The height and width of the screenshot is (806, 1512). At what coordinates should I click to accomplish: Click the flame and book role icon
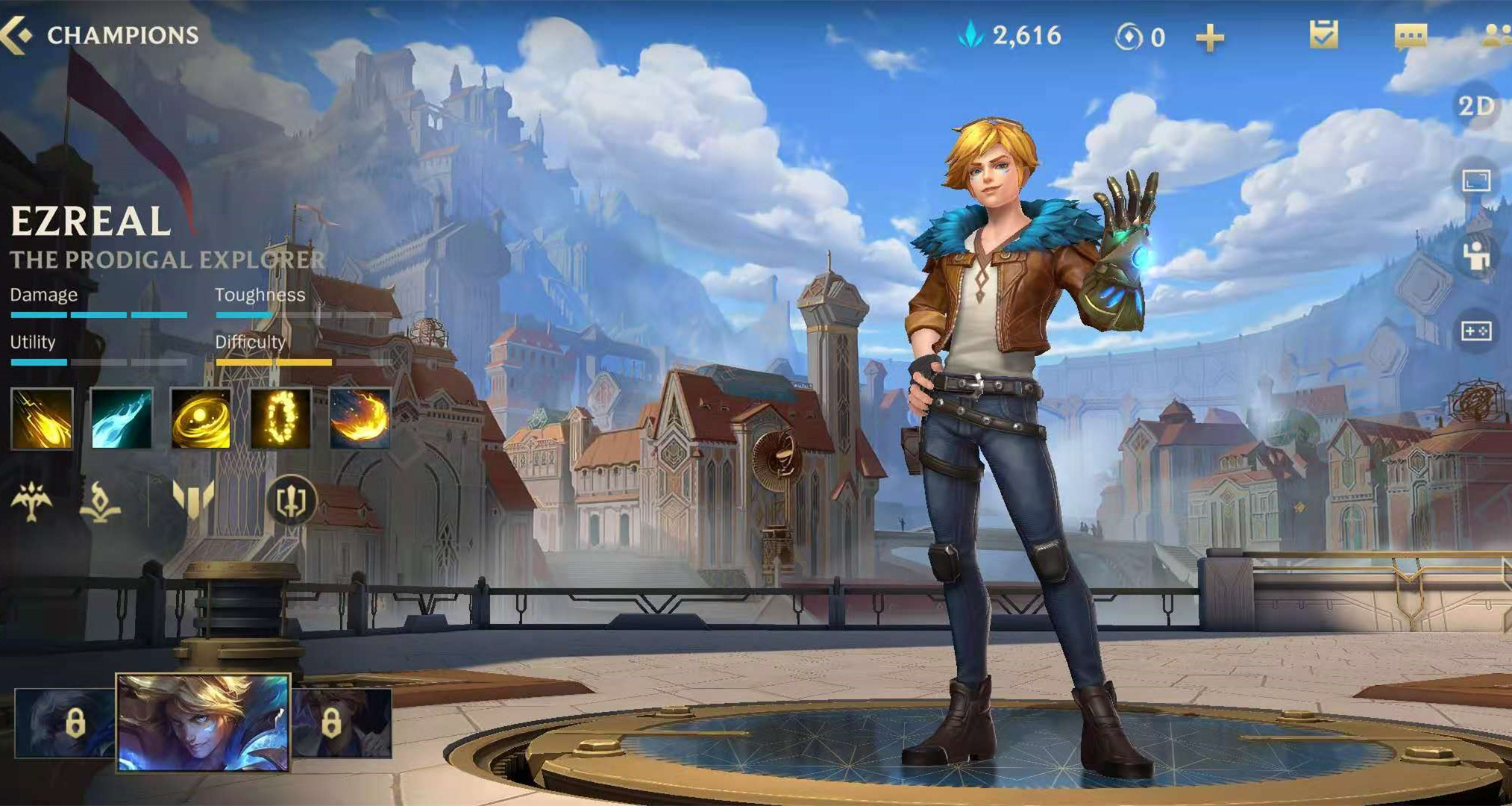pyautogui.click(x=101, y=501)
